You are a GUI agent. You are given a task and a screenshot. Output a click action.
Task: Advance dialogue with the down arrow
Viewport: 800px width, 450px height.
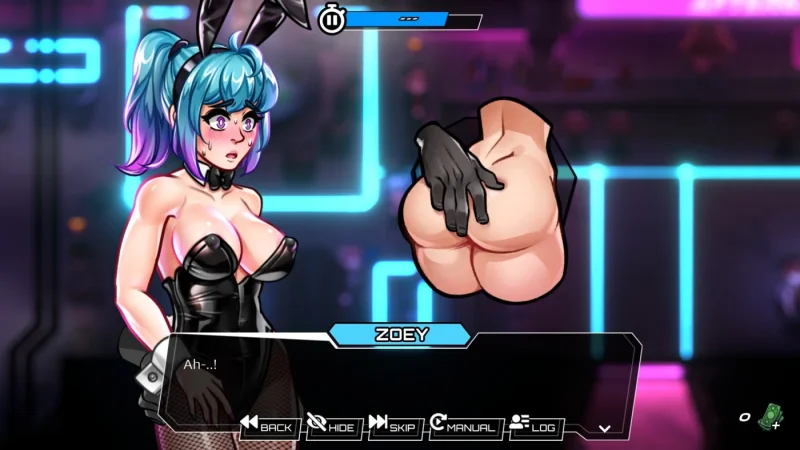pyautogui.click(x=604, y=428)
